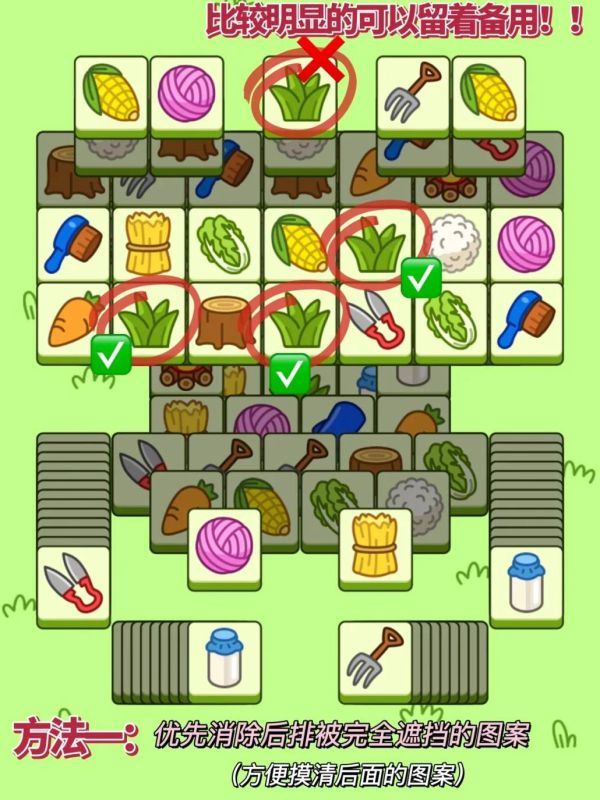Select the shears tile on the left stack

click(x=73, y=585)
